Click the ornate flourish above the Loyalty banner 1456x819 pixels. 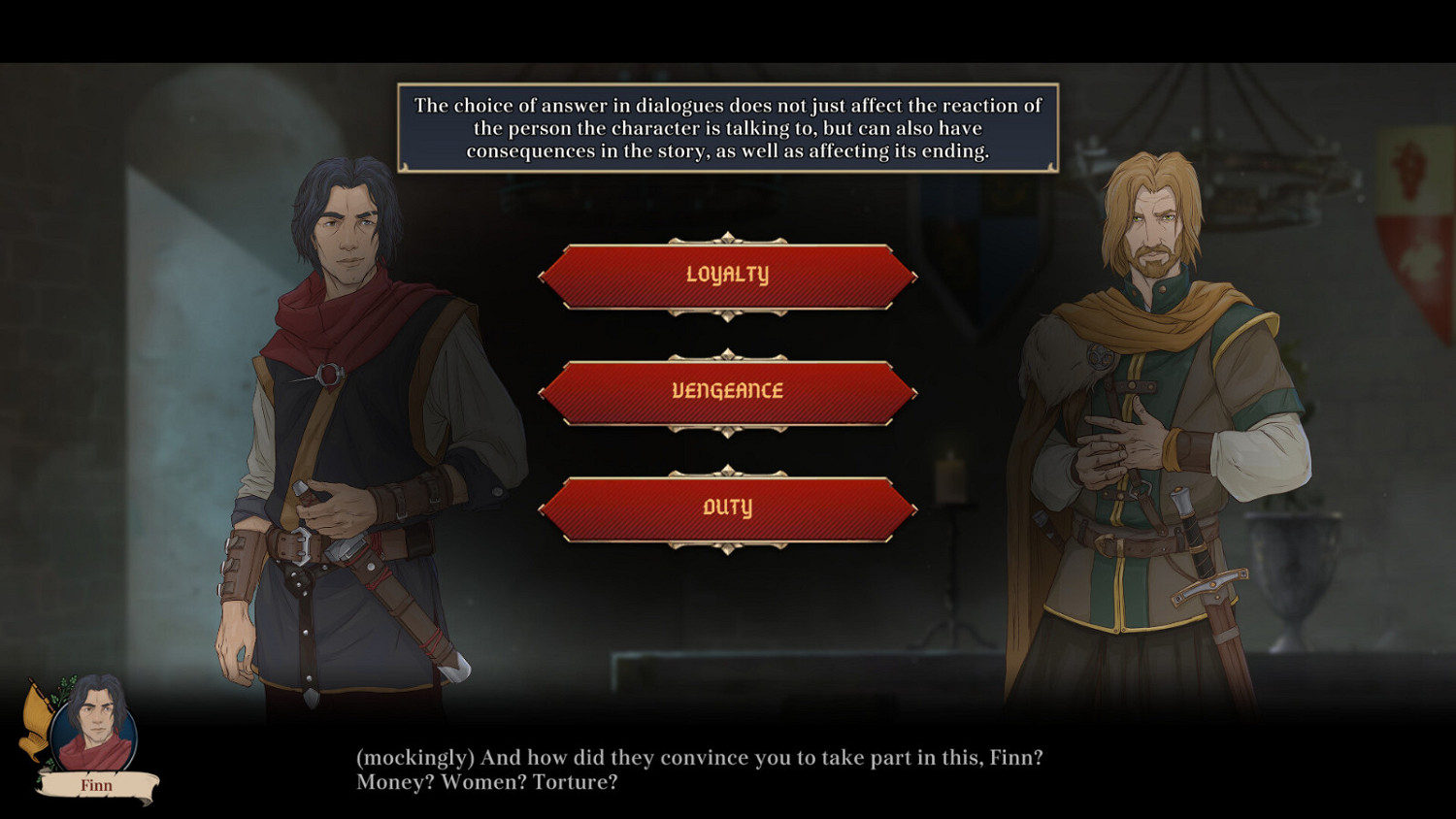coord(730,236)
